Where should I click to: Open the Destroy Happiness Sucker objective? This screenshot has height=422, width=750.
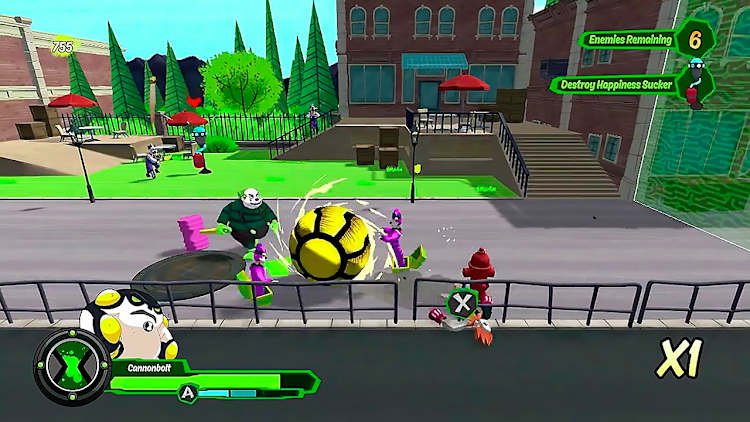point(615,84)
